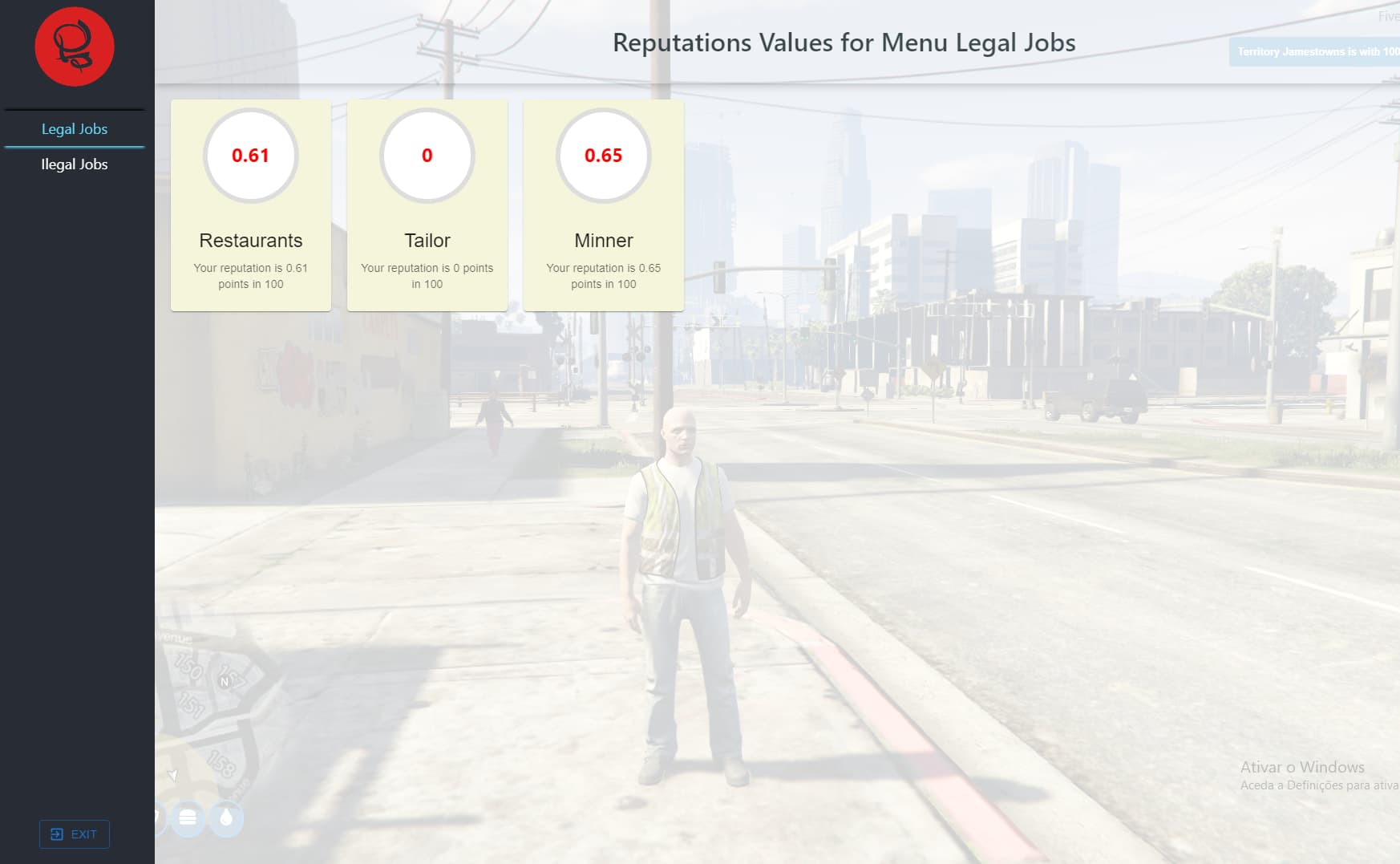Click the 0.61 value inside the Restaurants gauge
Image resolution: width=1400 pixels, height=864 pixels.
(250, 156)
